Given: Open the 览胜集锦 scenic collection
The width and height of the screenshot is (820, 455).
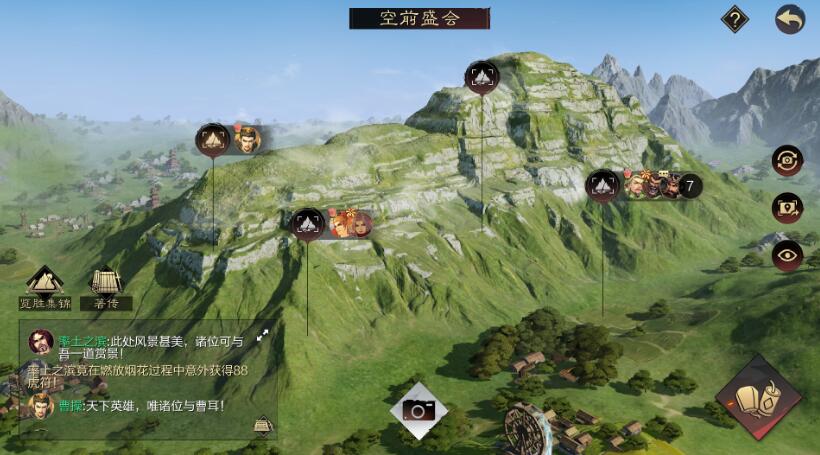Looking at the screenshot, I should [x=45, y=283].
